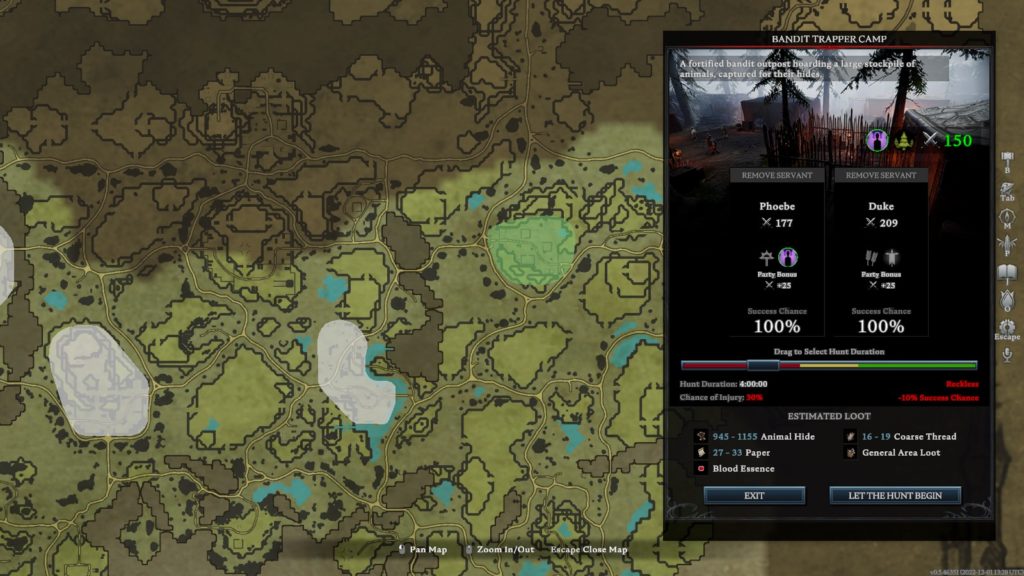Open the book icon on right edge
Screen dimensions: 1024x576
[1007, 271]
